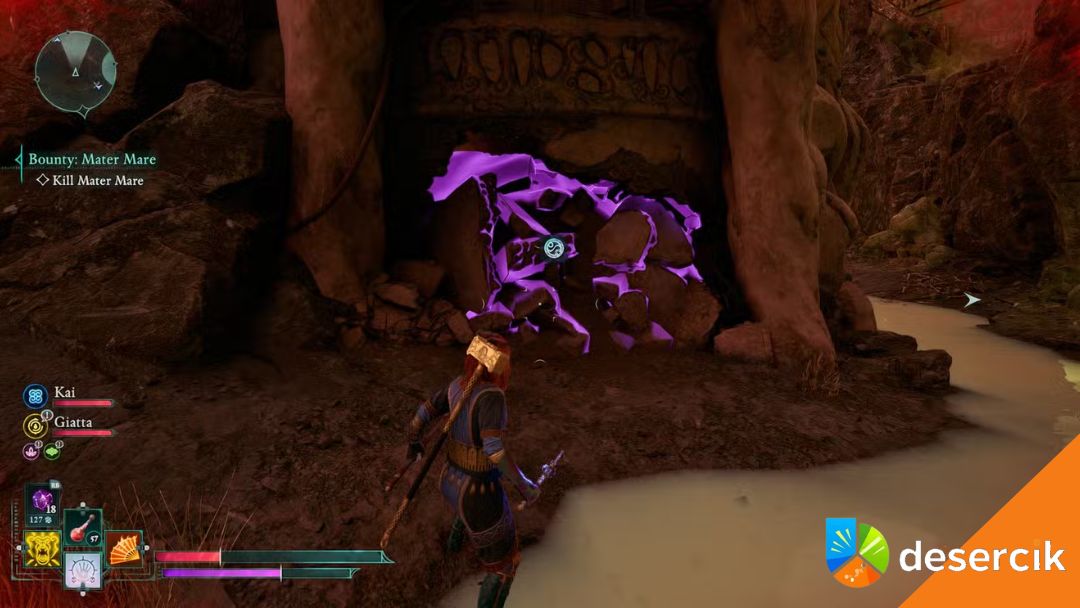Select Kai's blue companion icon
The width and height of the screenshot is (1080, 608).
(35, 396)
